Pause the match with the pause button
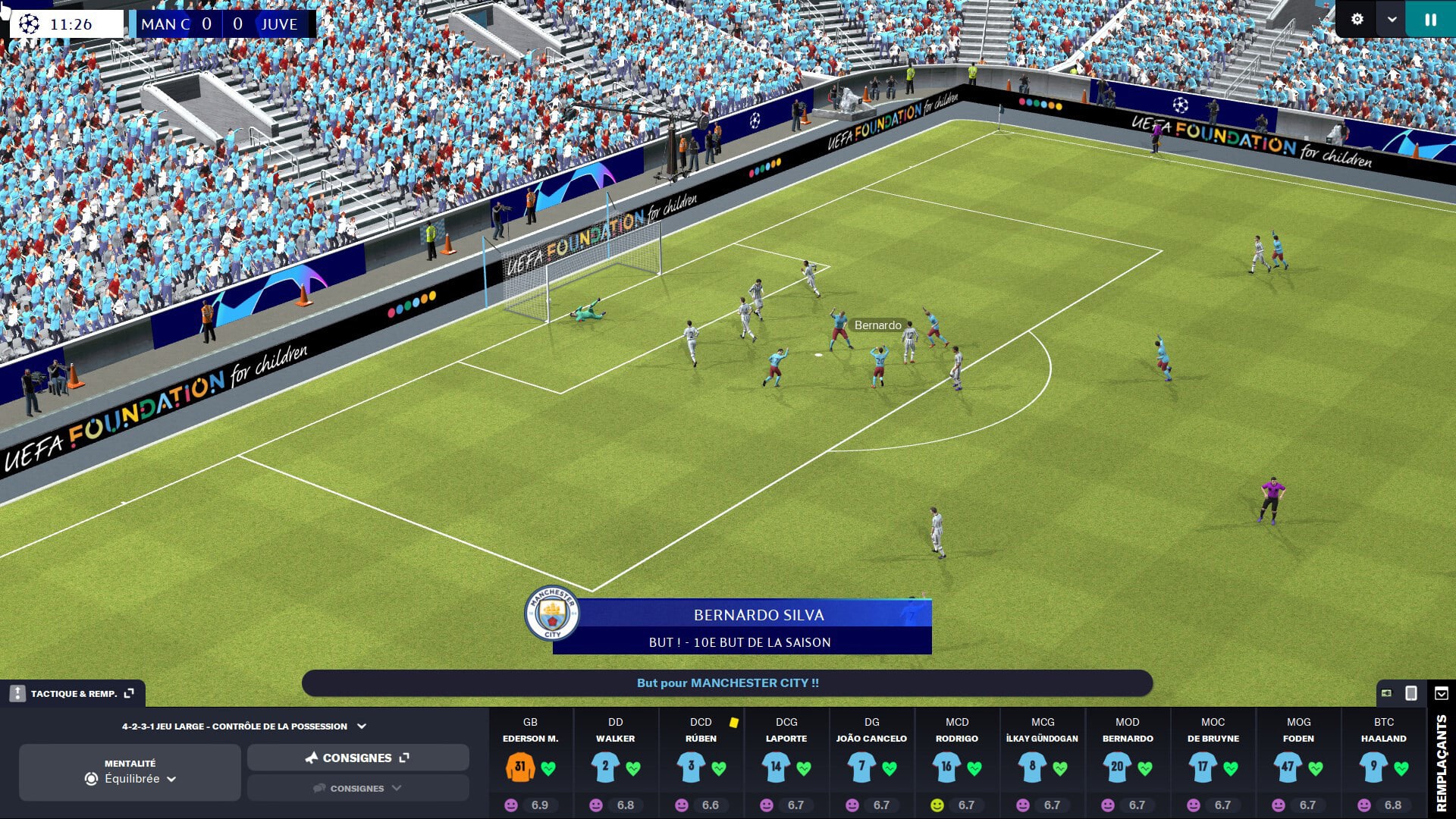 point(1430,20)
